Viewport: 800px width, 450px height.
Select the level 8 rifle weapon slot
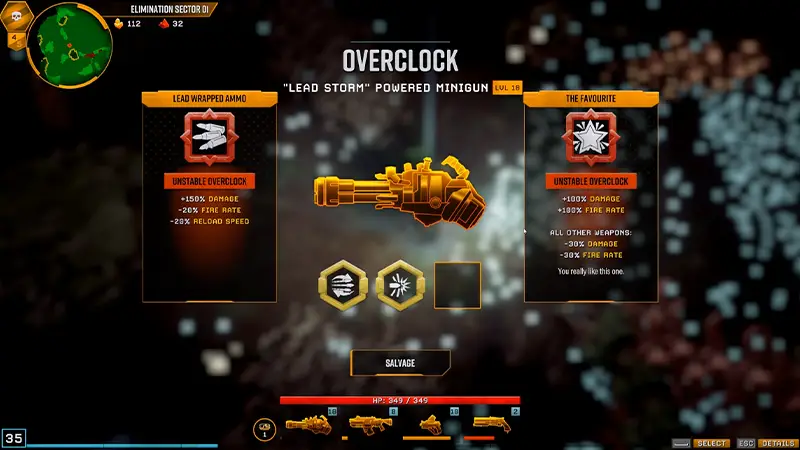click(x=370, y=425)
